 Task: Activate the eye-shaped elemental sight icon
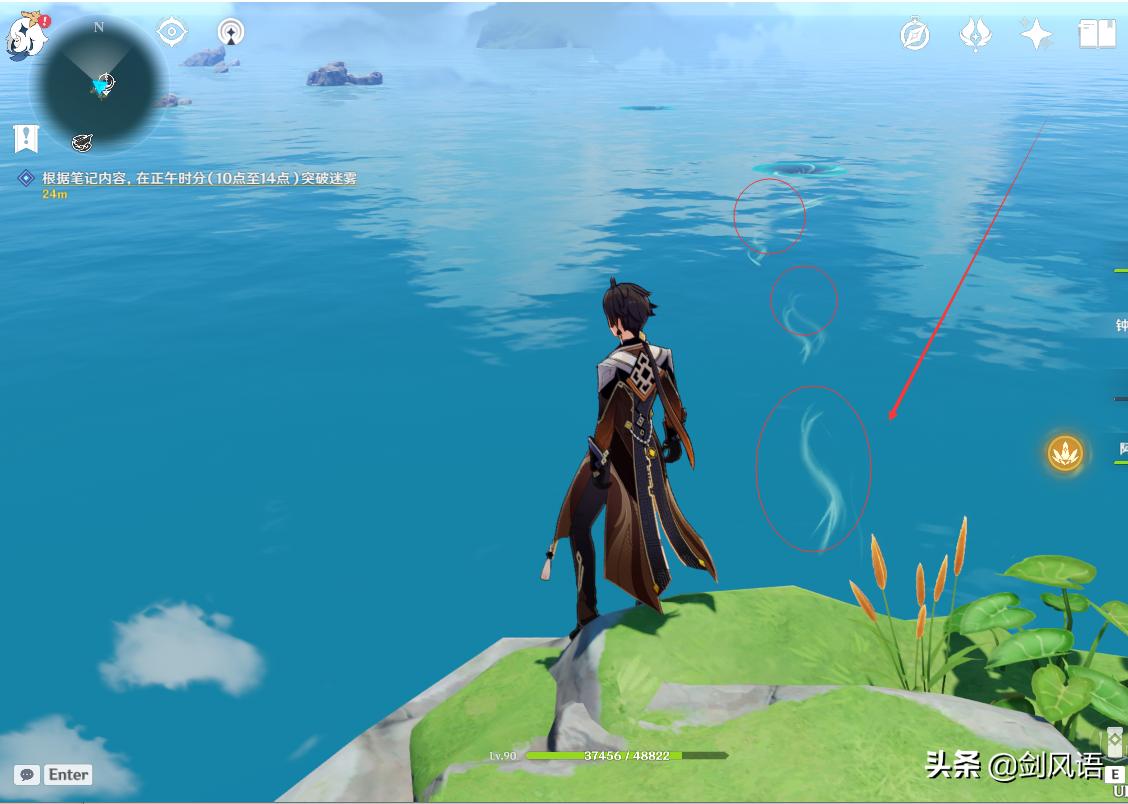[x=172, y=32]
